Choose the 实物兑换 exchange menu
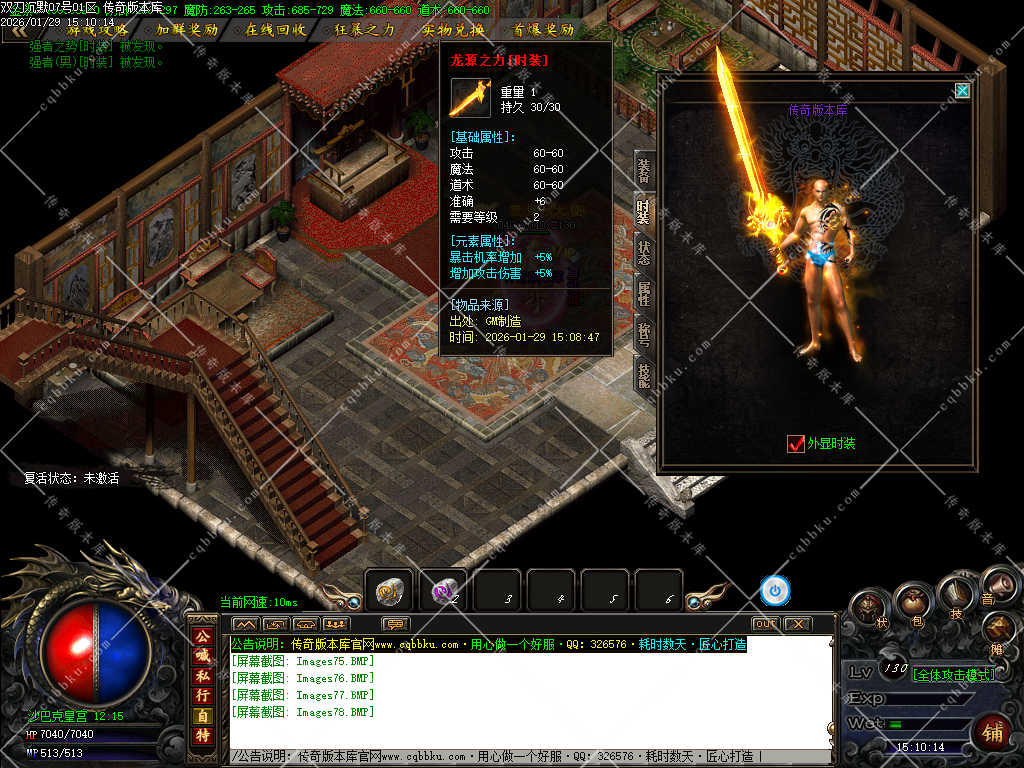Image resolution: width=1024 pixels, height=768 pixels. [x=452, y=30]
